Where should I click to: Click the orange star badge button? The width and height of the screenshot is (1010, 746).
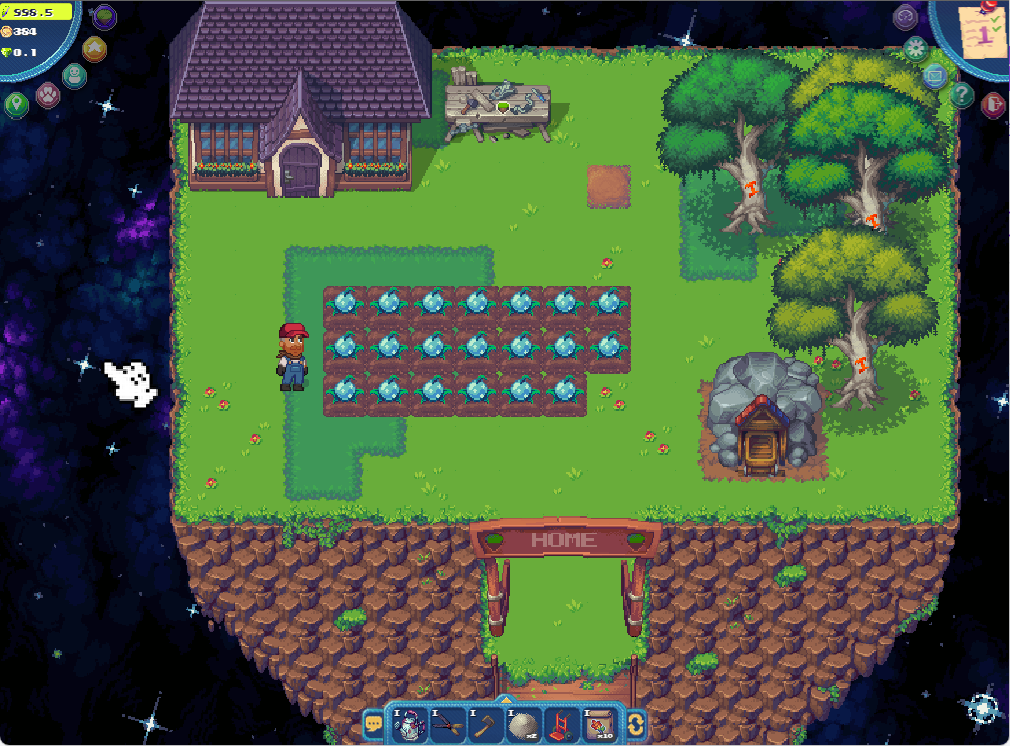click(x=93, y=48)
